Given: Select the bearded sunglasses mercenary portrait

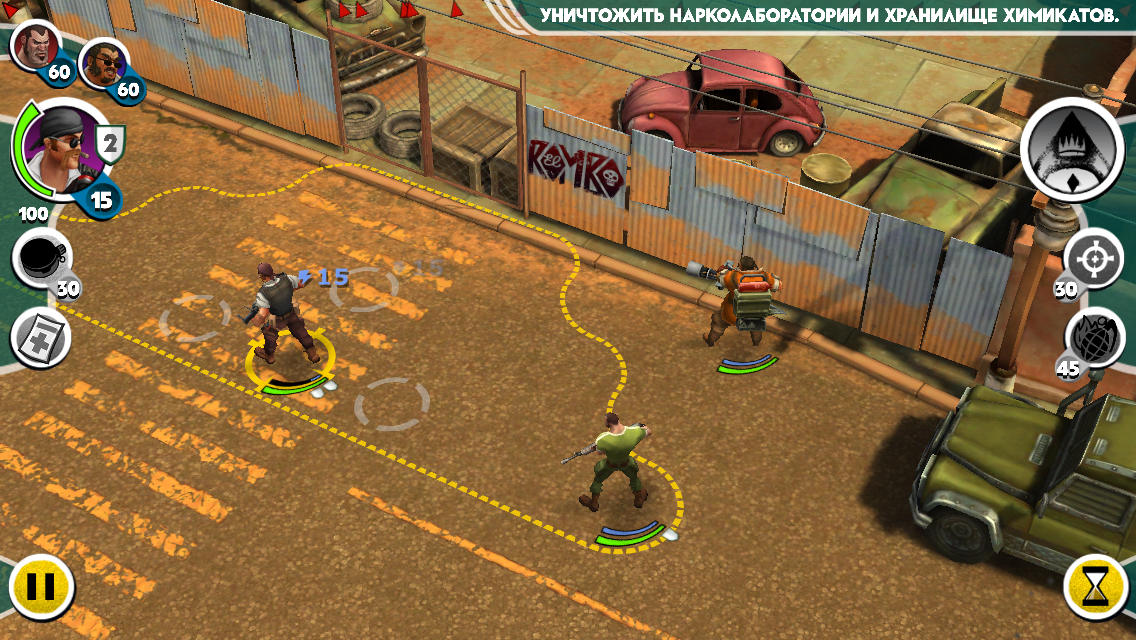Looking at the screenshot, I should (x=103, y=64).
